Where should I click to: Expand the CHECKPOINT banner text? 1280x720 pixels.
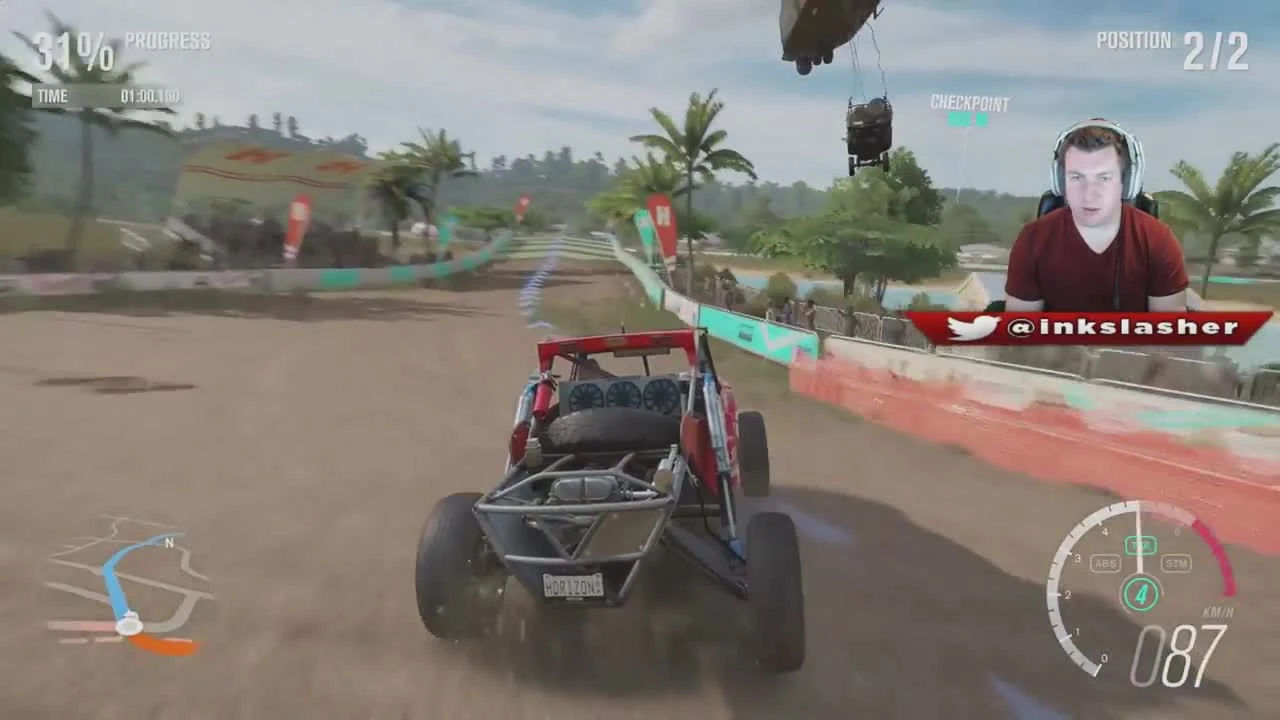coord(972,104)
